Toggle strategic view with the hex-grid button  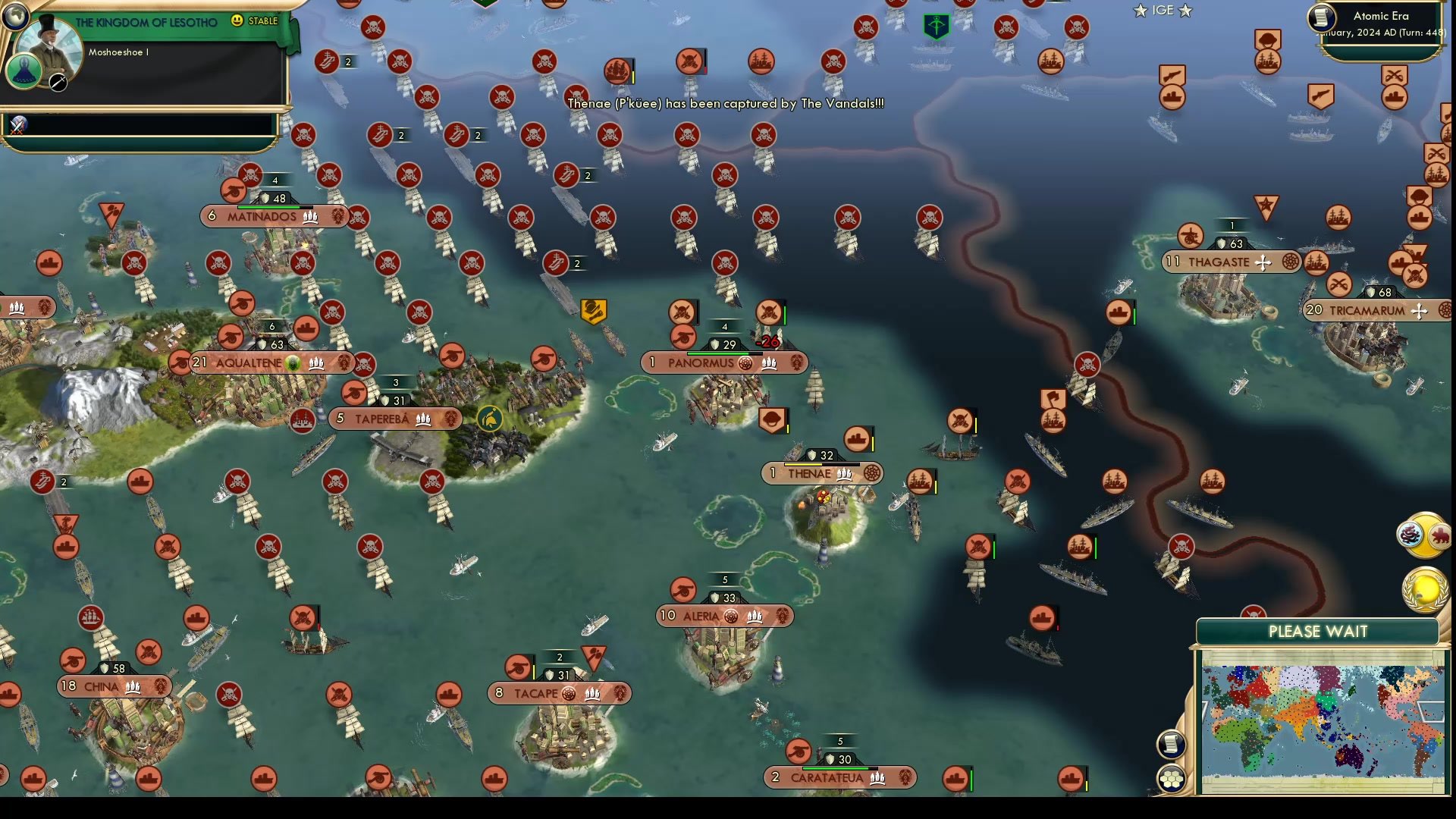pyautogui.click(x=1172, y=778)
